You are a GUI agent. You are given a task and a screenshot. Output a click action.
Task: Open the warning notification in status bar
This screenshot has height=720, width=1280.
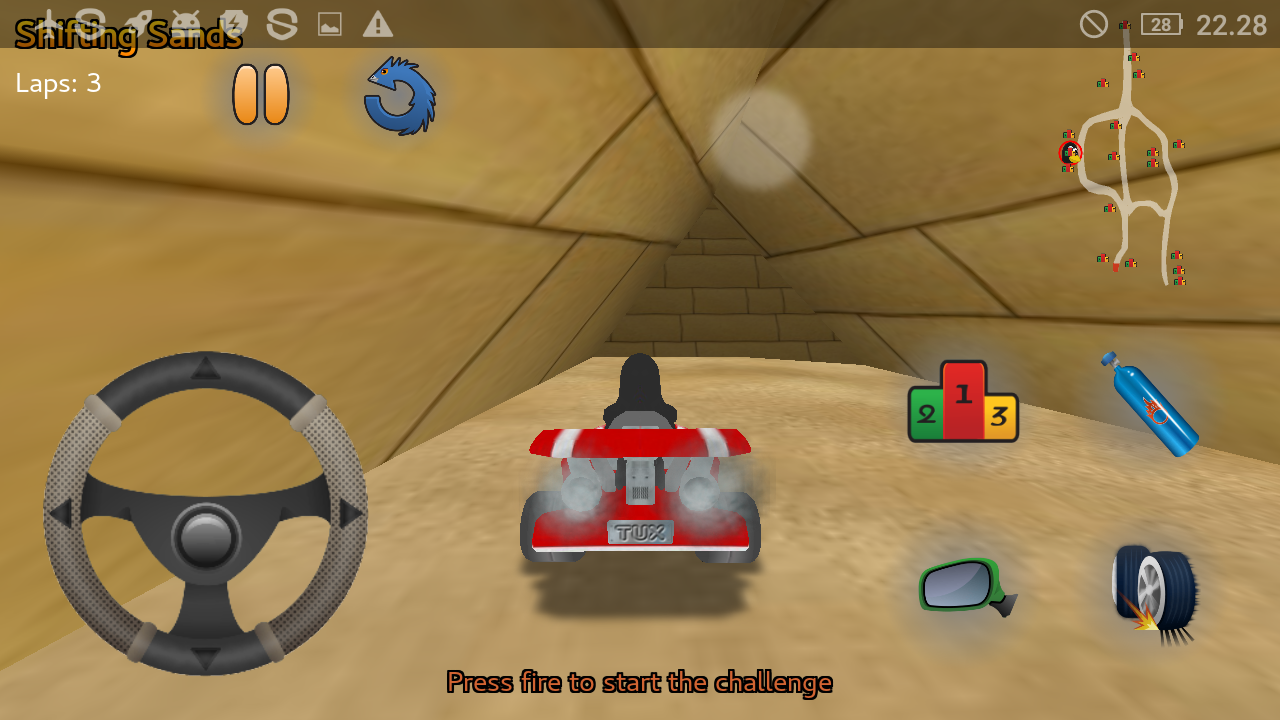click(x=377, y=24)
